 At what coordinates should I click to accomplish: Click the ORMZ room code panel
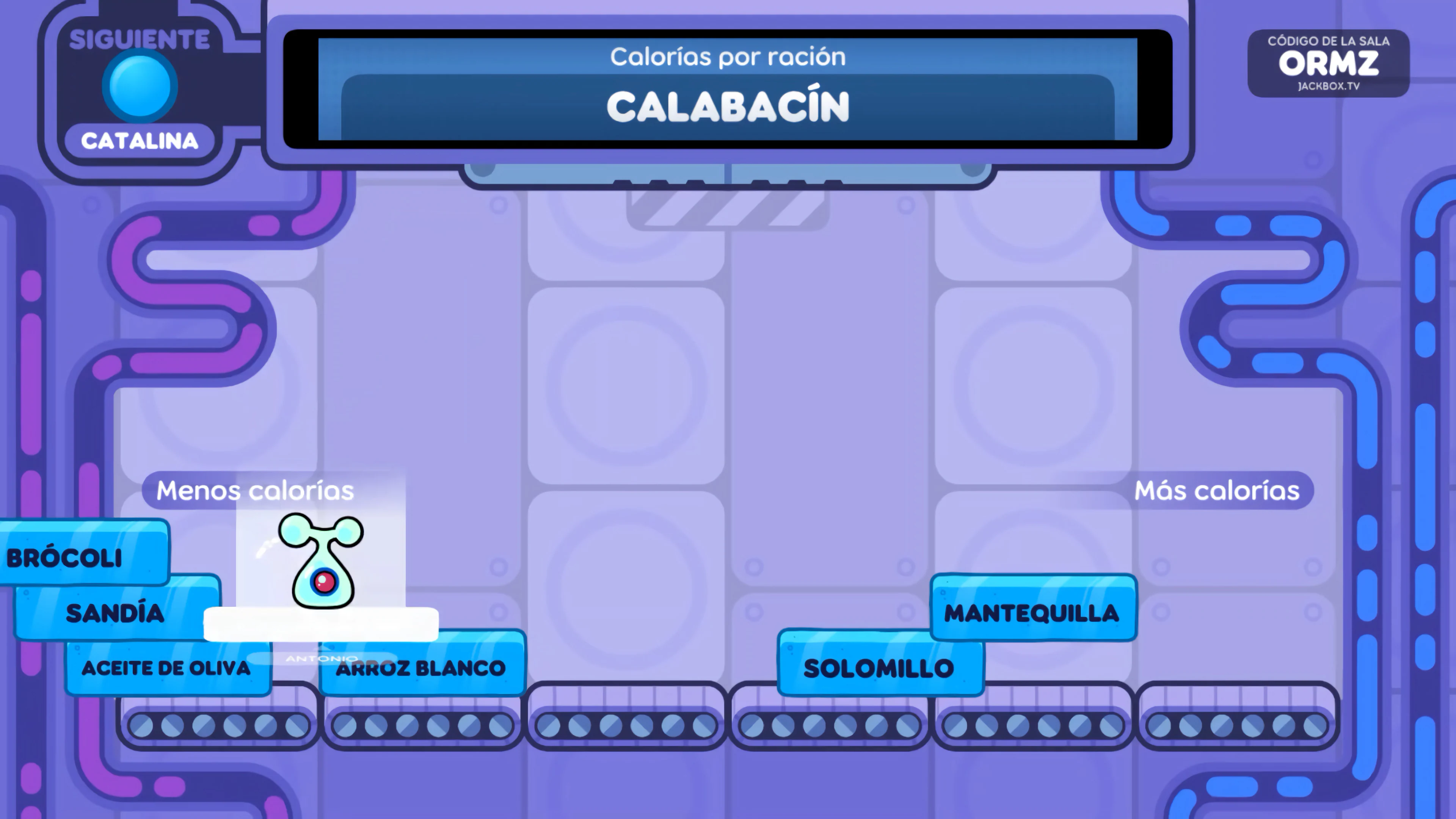tap(1328, 63)
